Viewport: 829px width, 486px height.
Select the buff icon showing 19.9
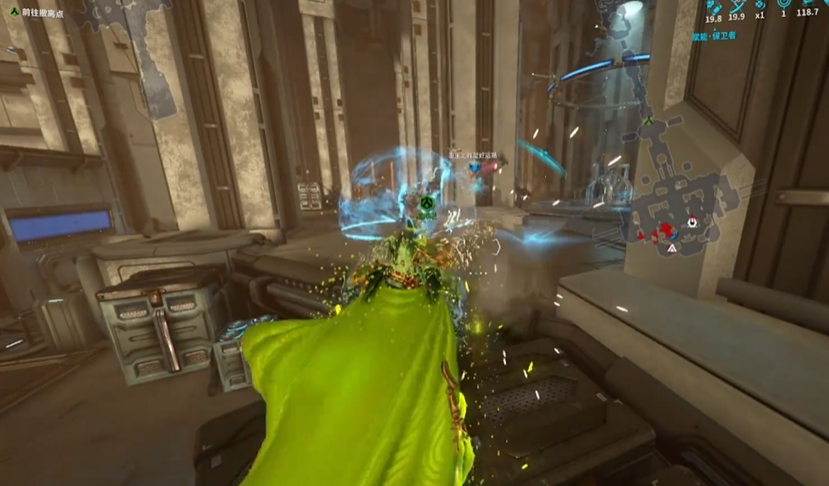pos(737,5)
